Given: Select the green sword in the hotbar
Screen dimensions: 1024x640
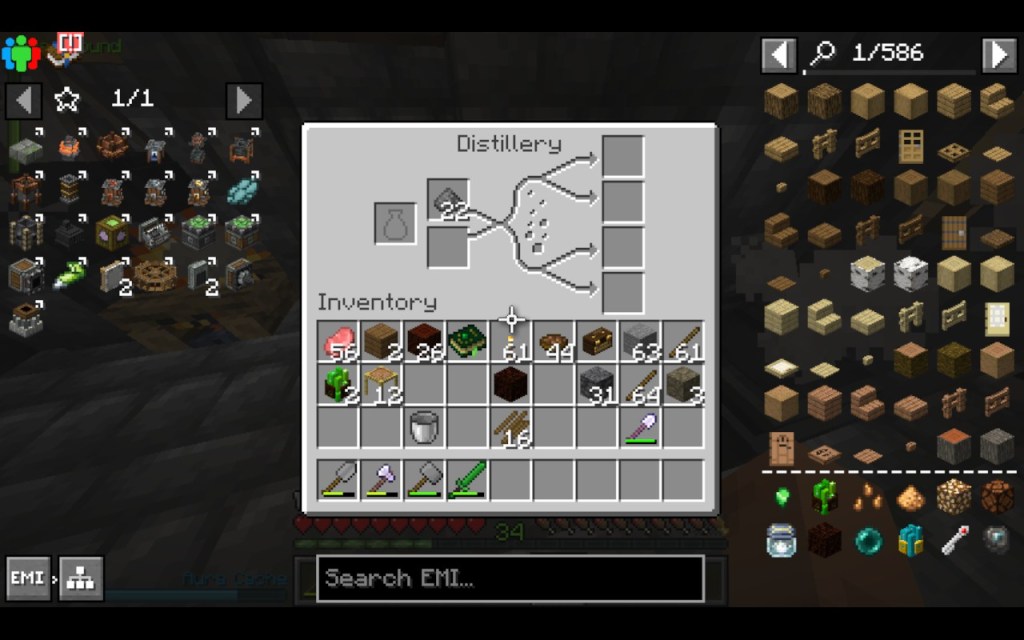Looking at the screenshot, I should pyautogui.click(x=467, y=480).
